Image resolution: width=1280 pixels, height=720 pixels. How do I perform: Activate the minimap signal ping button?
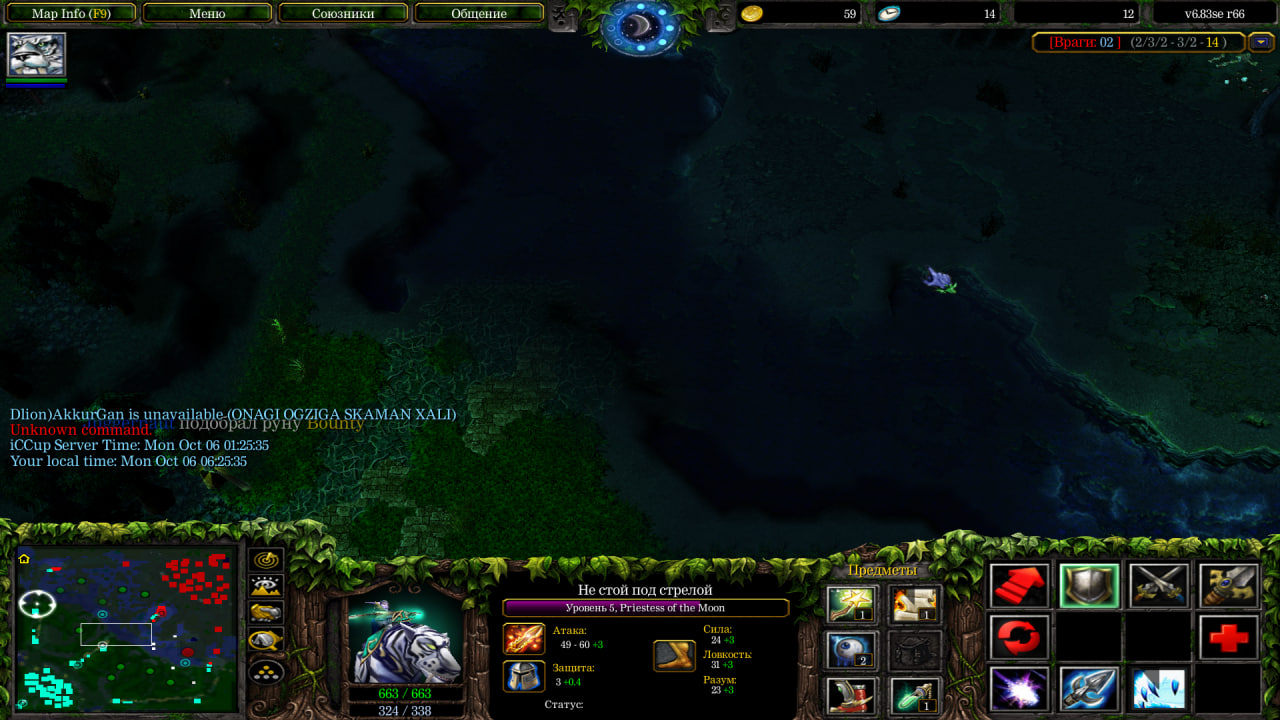click(266, 560)
